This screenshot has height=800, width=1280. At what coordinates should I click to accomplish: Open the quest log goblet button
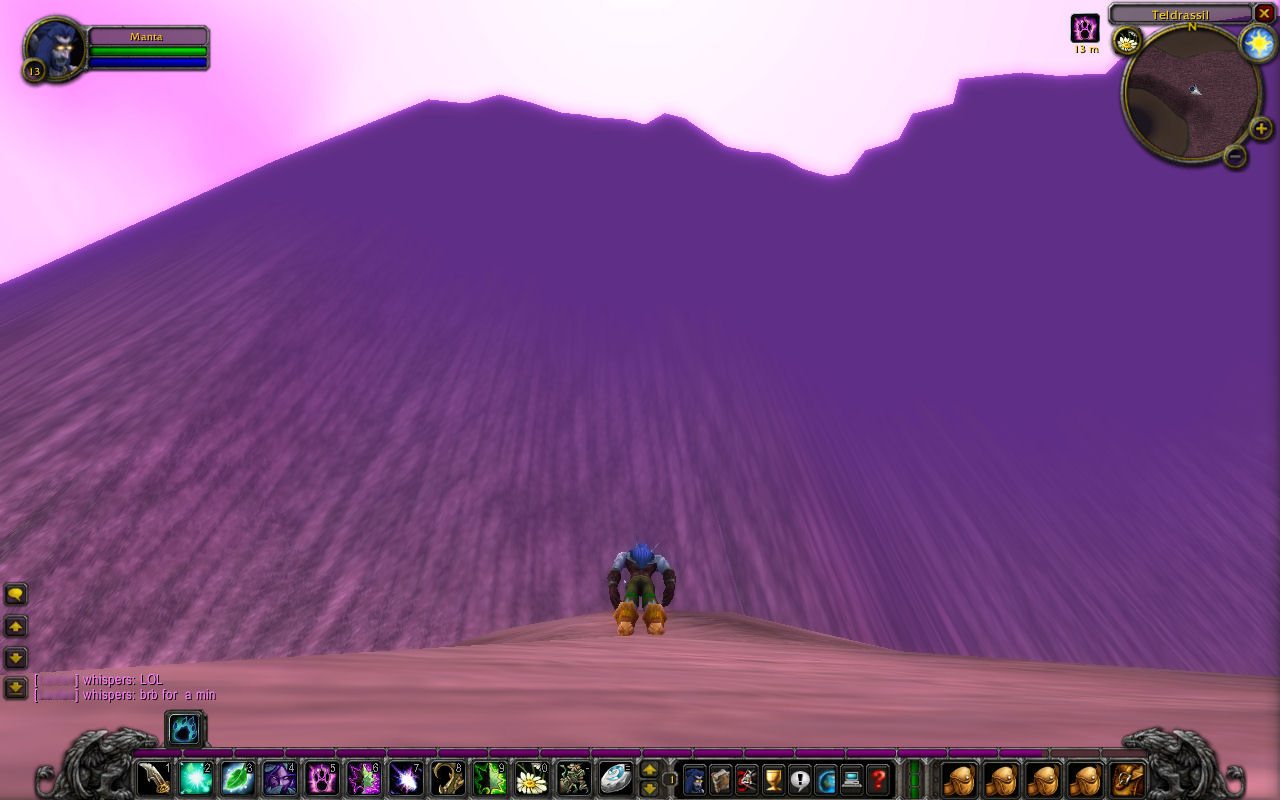click(x=773, y=778)
